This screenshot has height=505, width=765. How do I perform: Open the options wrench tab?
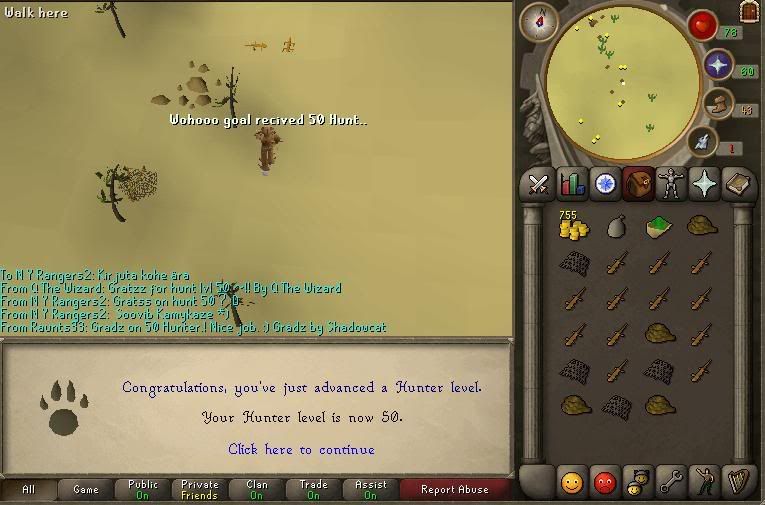click(671, 482)
